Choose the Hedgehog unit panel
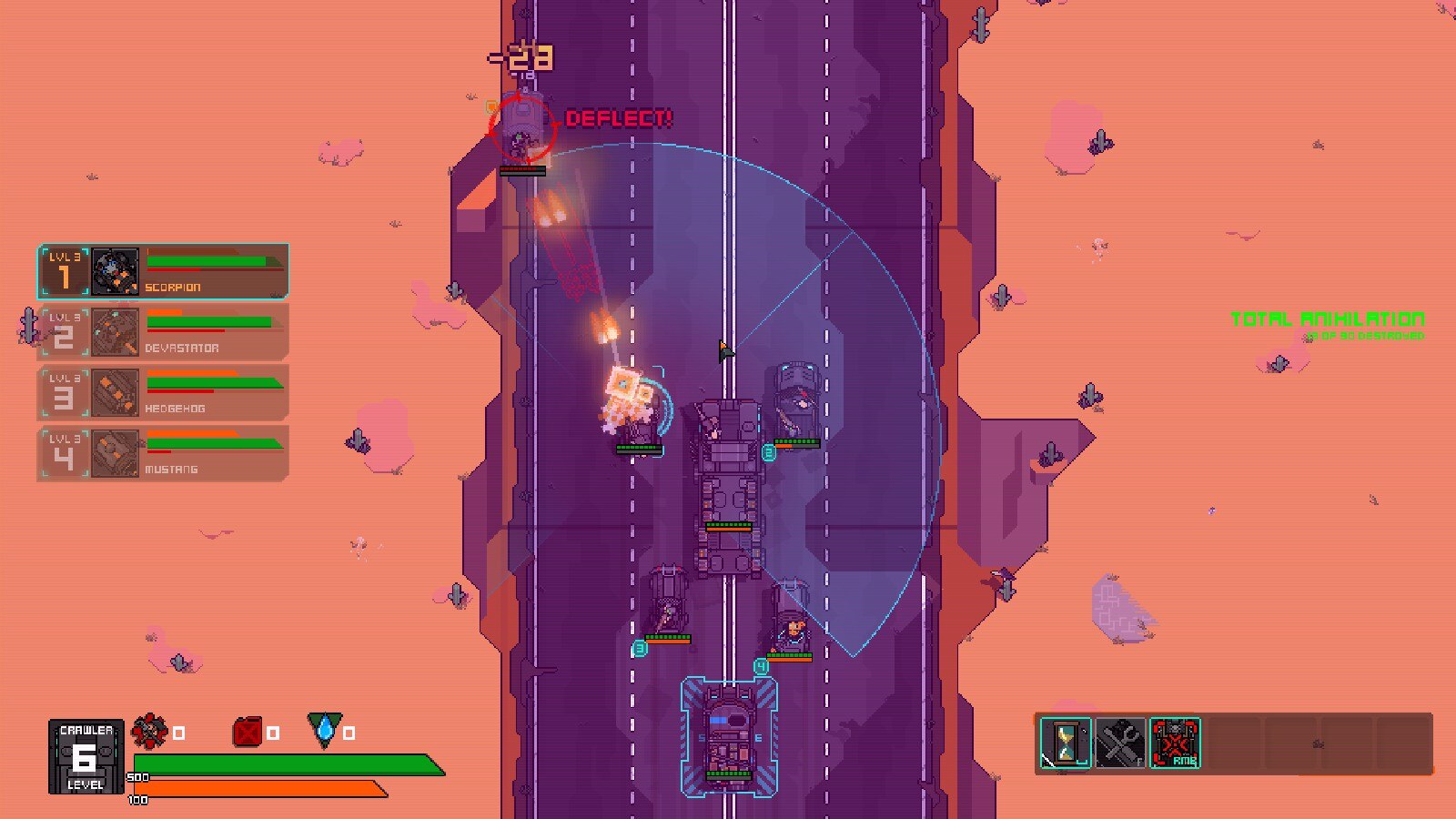Screen dimensions: 1456x819 (x=164, y=393)
